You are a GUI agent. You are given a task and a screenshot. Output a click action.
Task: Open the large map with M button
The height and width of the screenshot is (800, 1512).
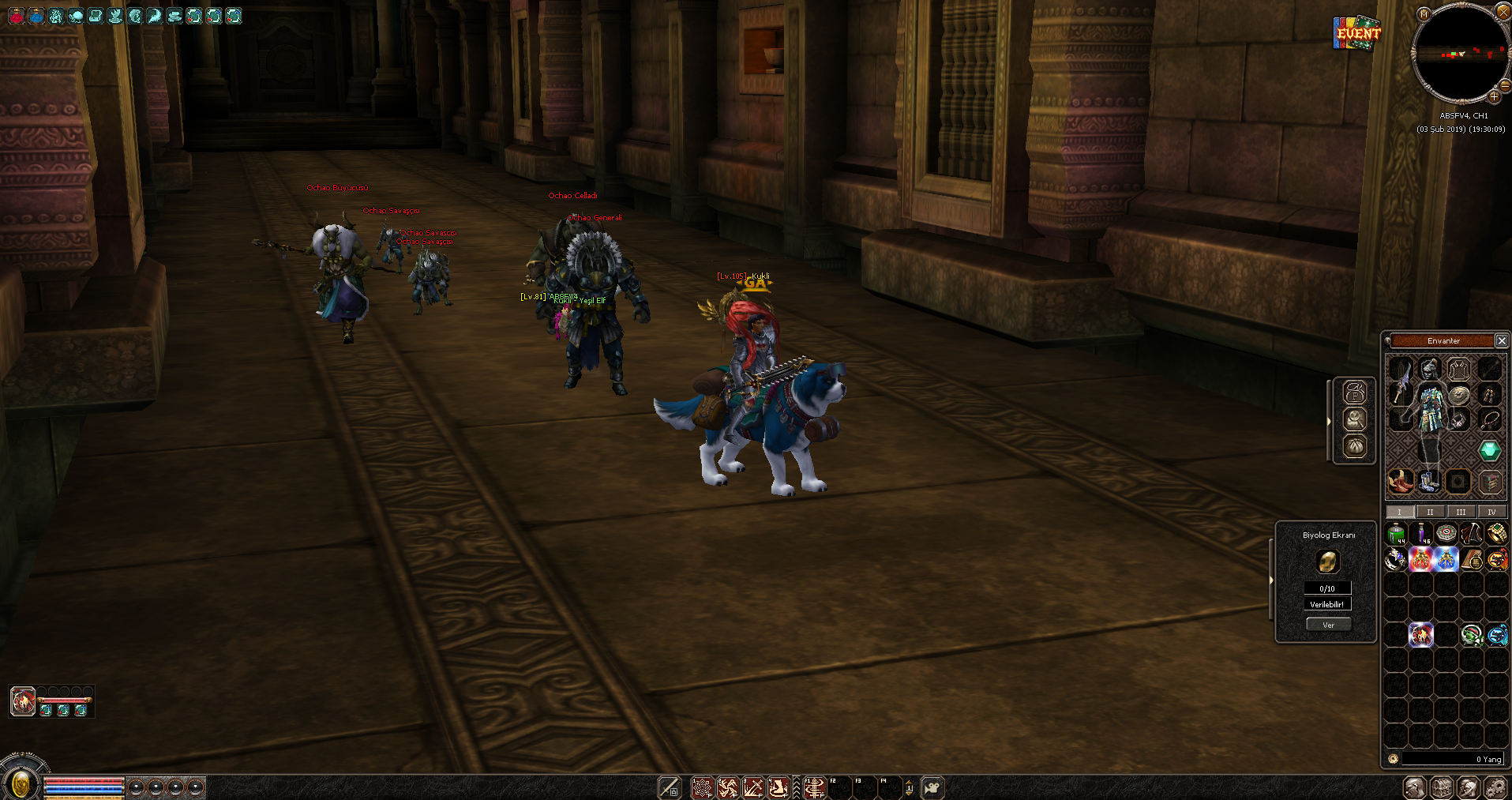[1424, 14]
